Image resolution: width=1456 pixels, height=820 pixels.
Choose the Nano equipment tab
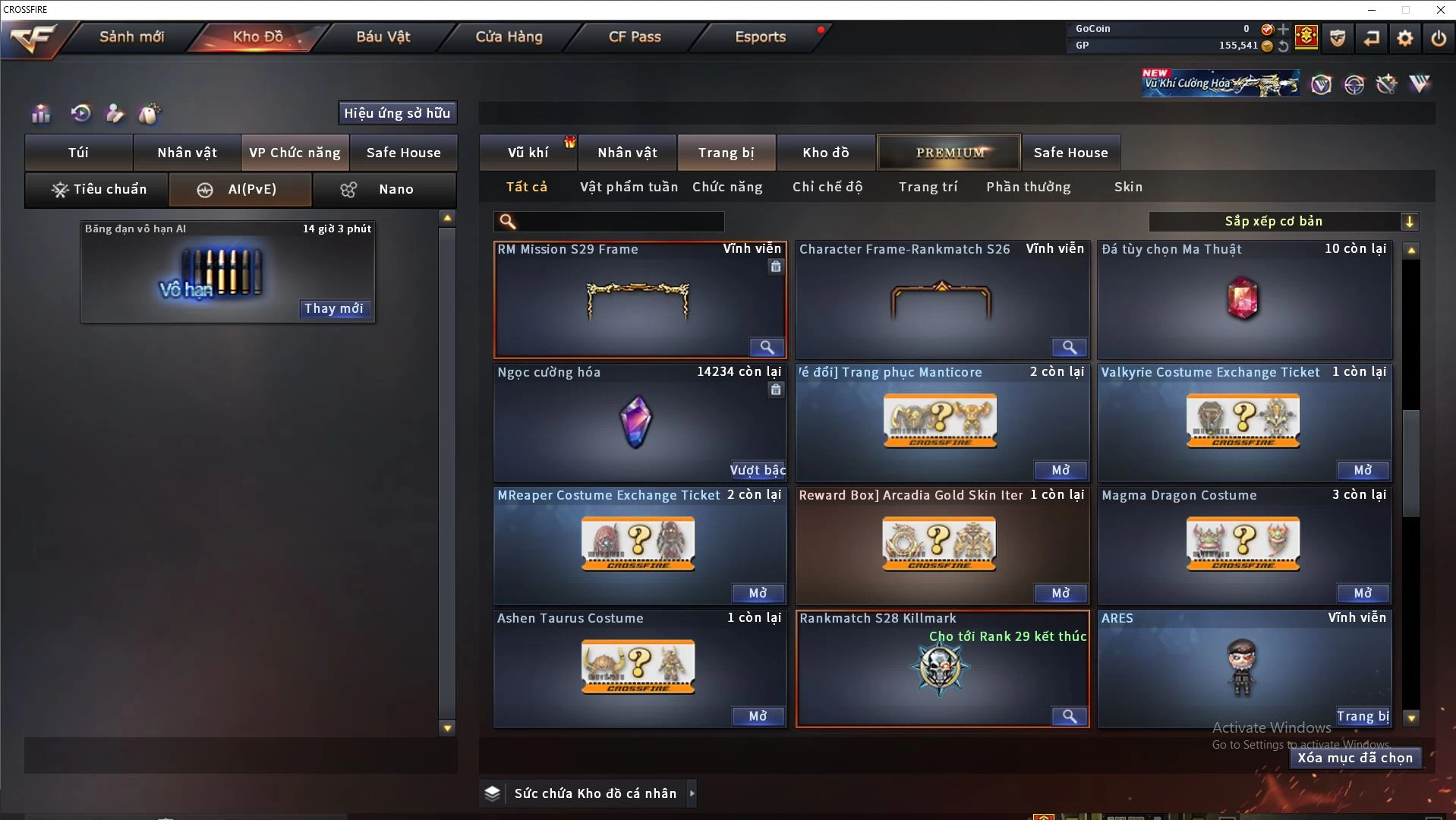384,189
